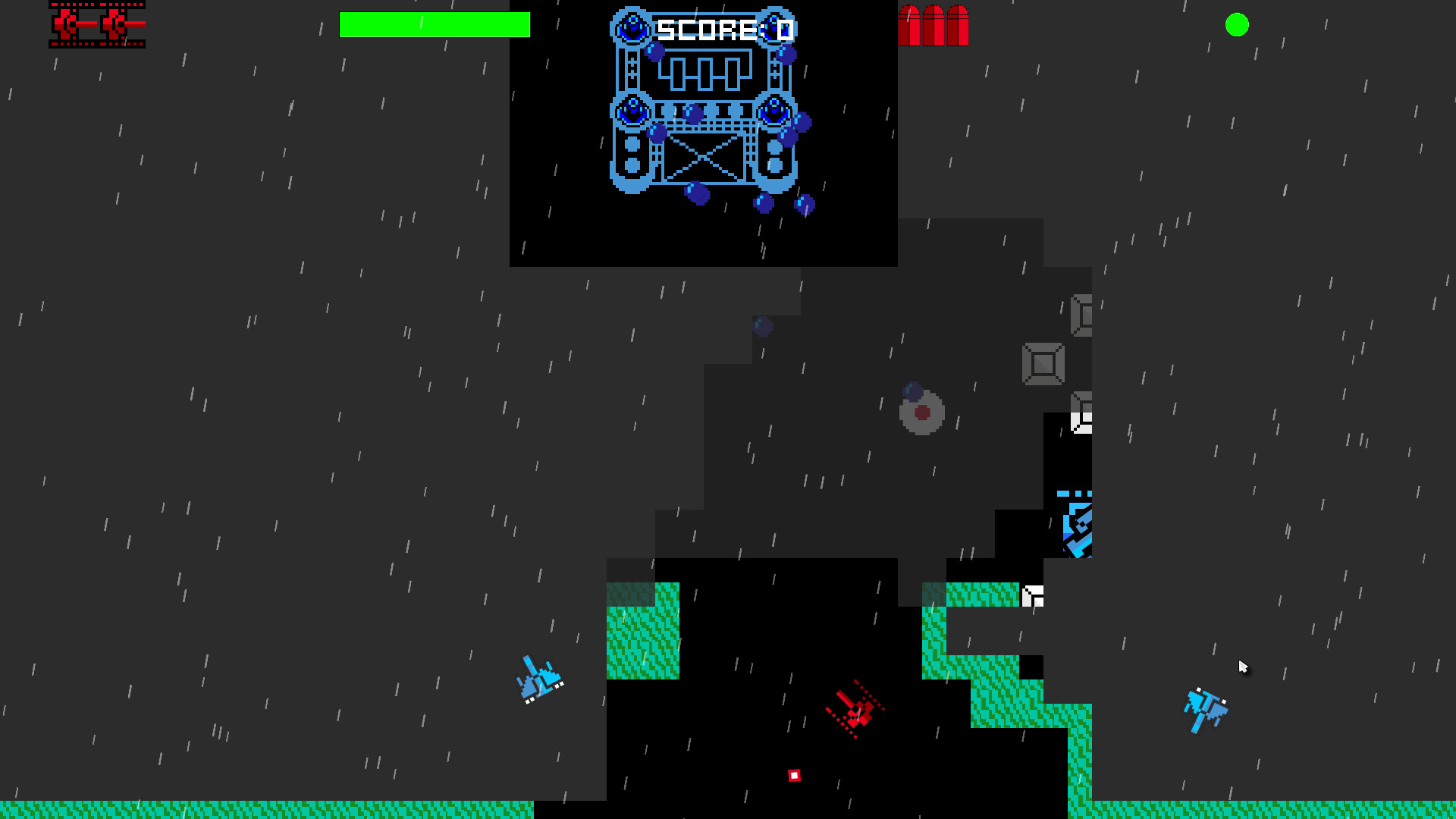This screenshot has height=819, width=1456.
Task: Click the red twin-cannon weapon icon
Action: point(96,25)
